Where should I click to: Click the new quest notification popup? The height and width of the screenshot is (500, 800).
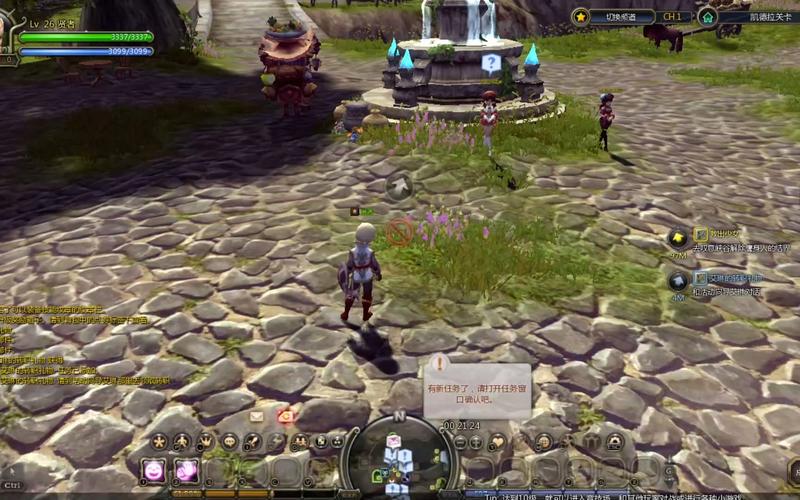point(462,384)
